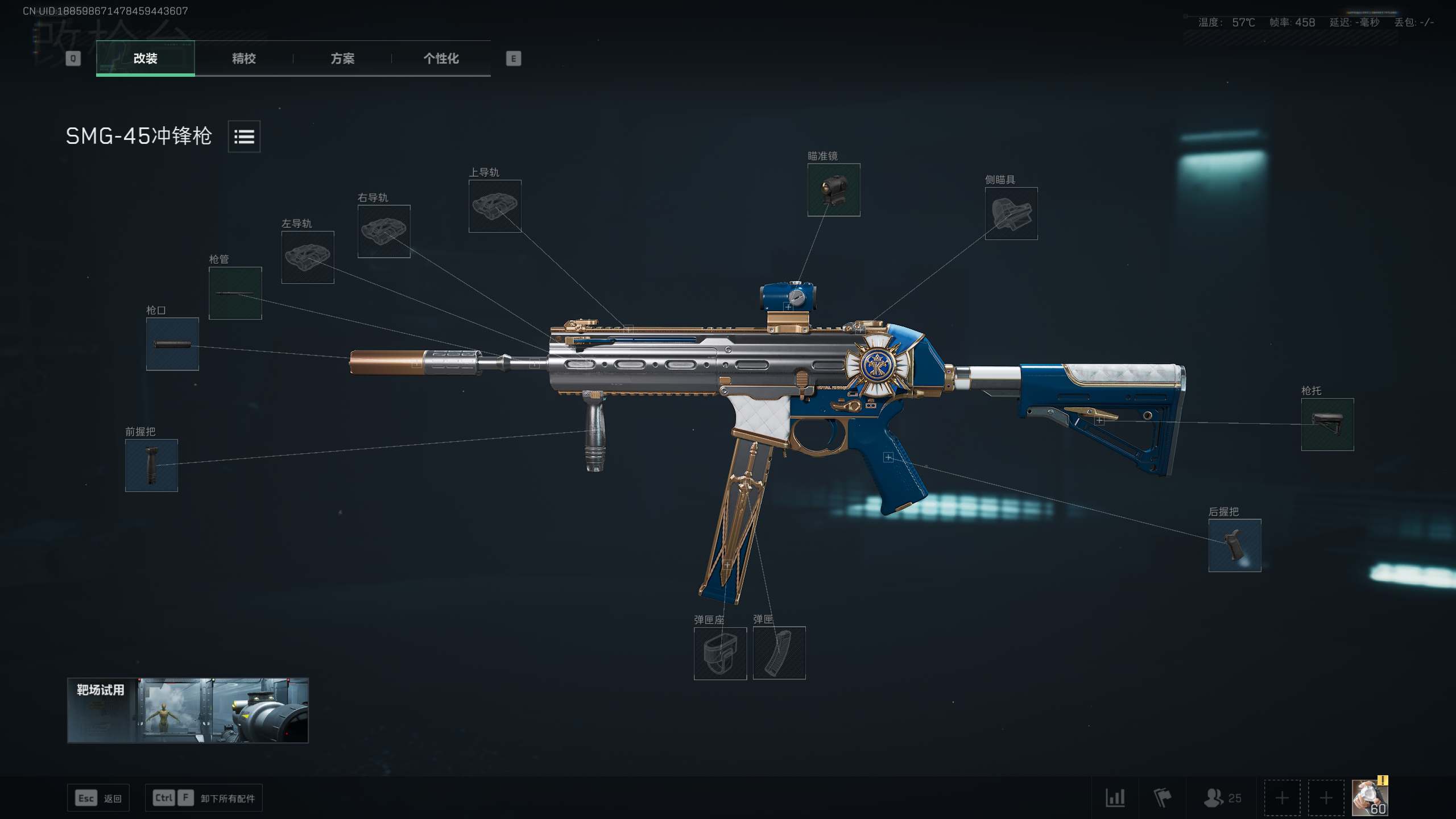Open the 精校 tab
This screenshot has width=1456, height=819.
coord(244,58)
